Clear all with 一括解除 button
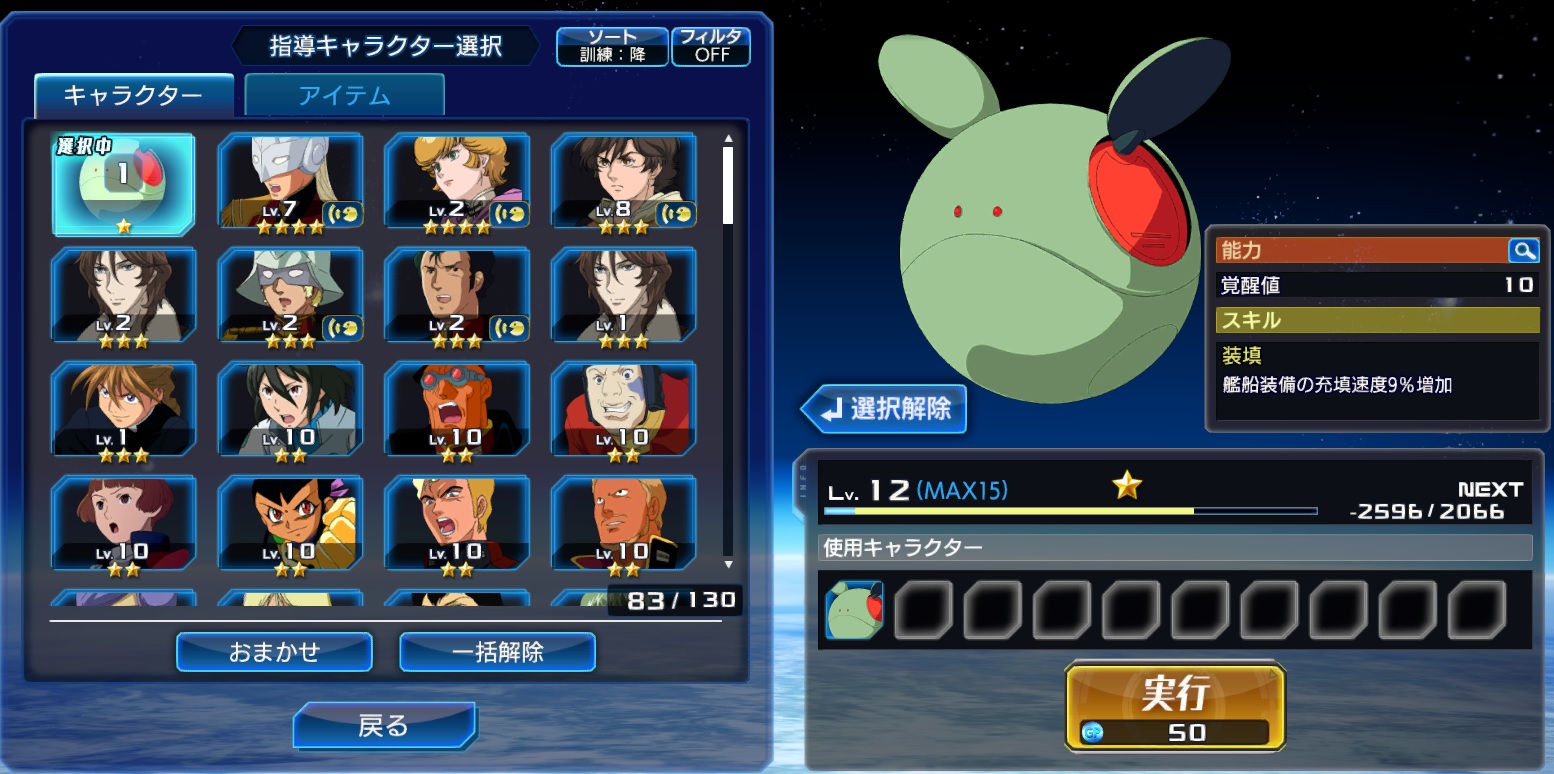 pos(497,652)
